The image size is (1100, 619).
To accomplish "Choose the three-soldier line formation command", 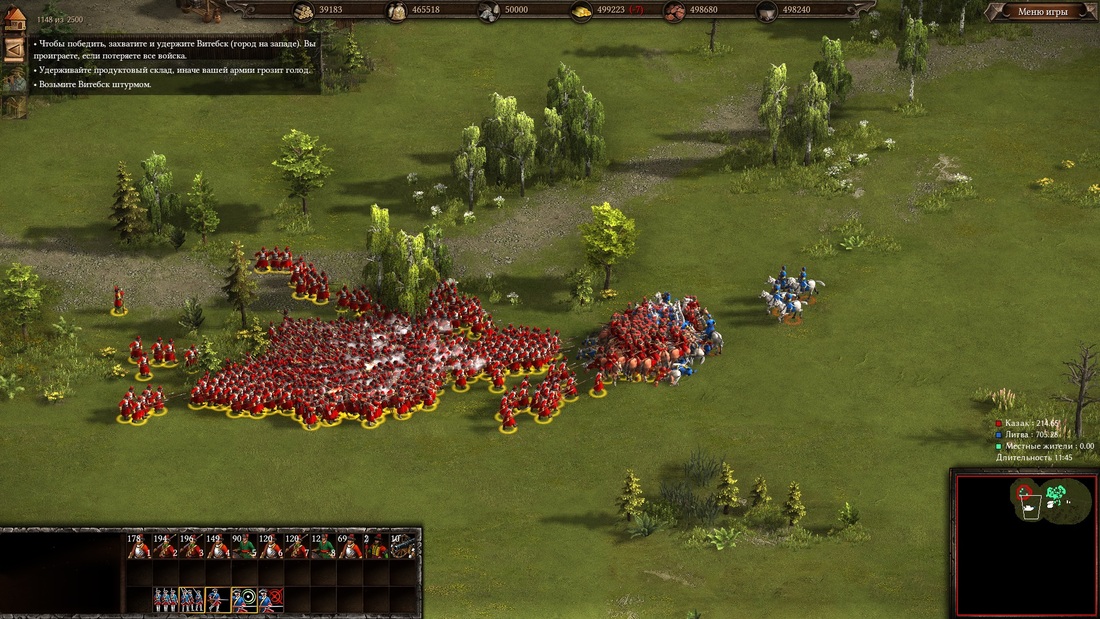I will (165, 599).
